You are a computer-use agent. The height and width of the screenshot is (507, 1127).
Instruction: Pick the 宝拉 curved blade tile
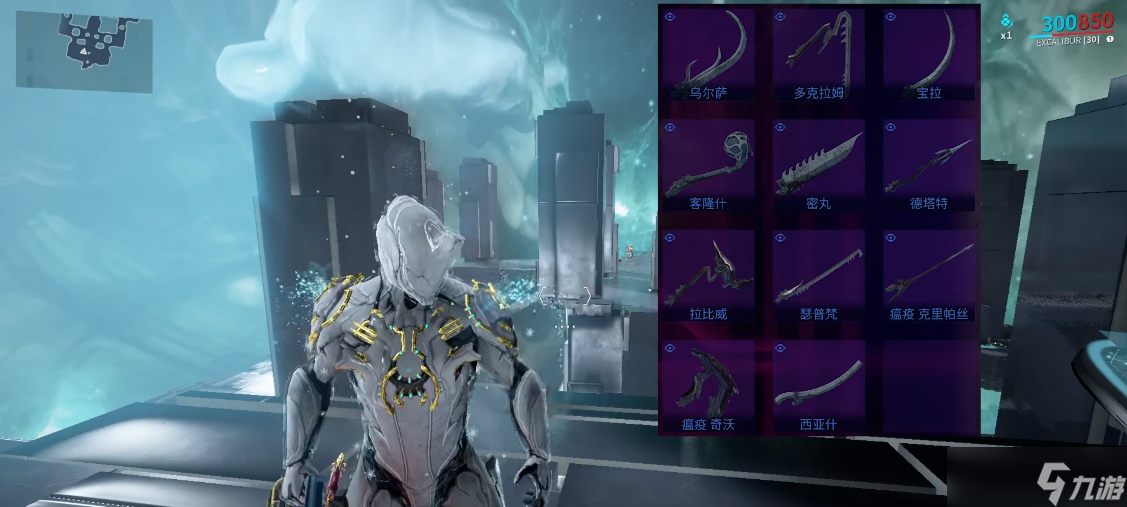[x=929, y=56]
